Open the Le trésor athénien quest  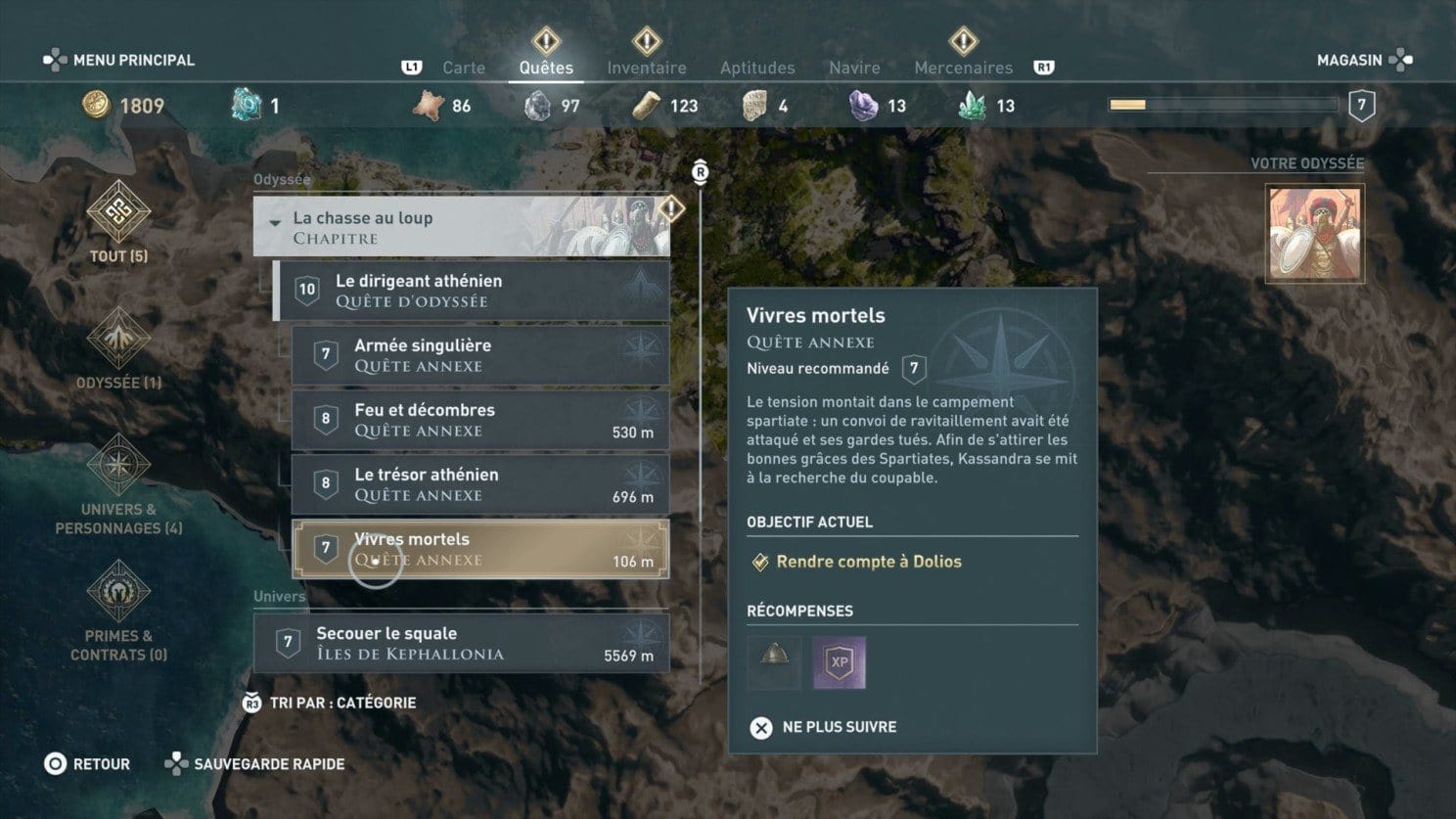click(480, 484)
